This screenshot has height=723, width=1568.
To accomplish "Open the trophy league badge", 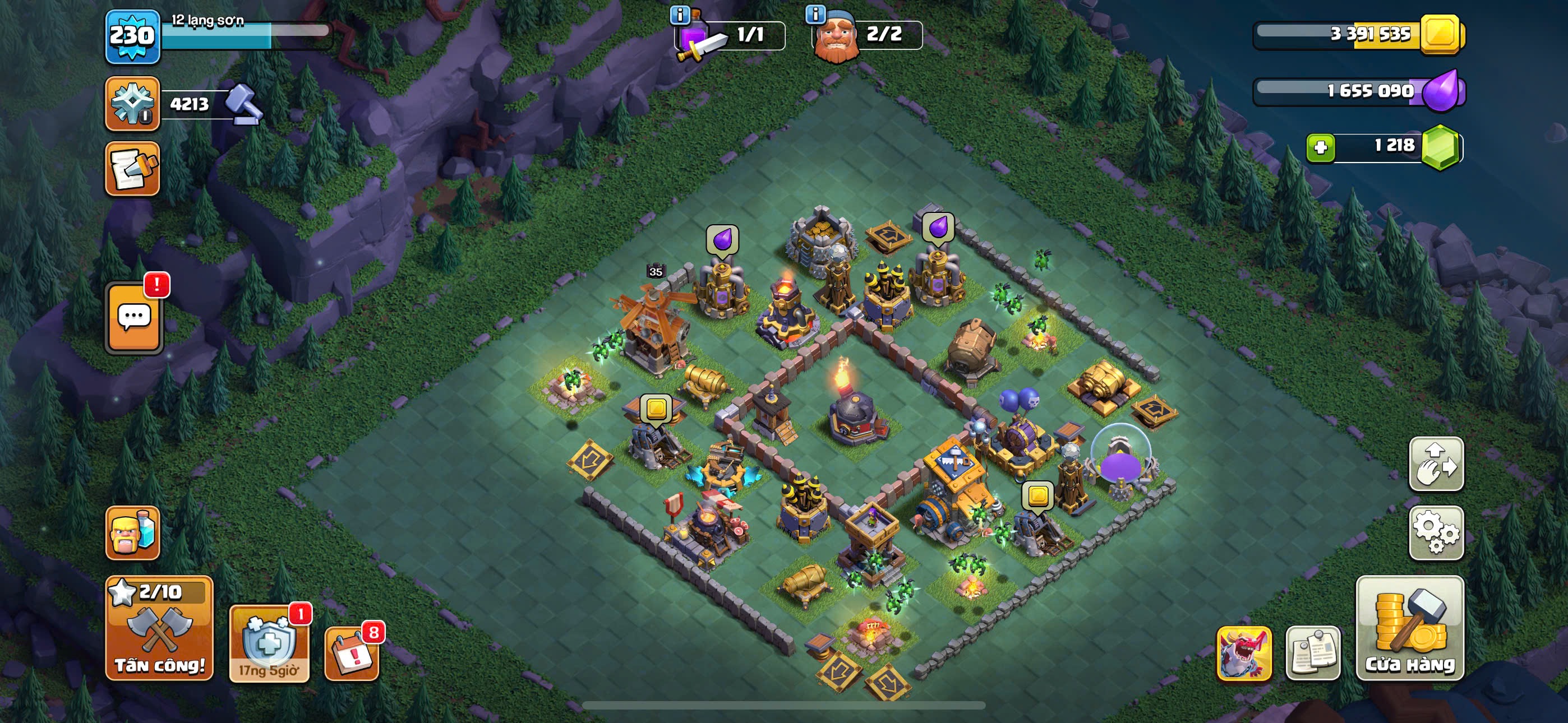I will [133, 104].
